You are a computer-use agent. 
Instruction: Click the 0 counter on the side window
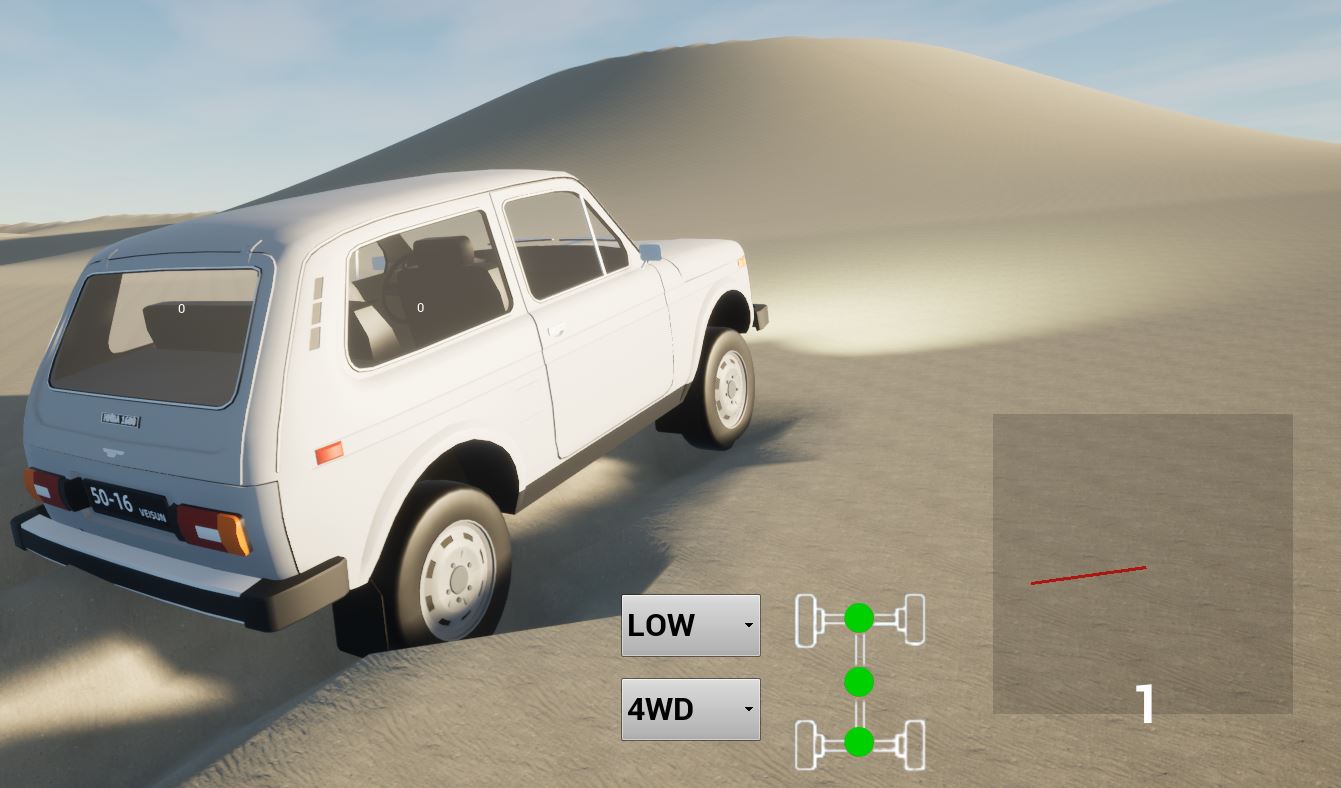pyautogui.click(x=420, y=307)
